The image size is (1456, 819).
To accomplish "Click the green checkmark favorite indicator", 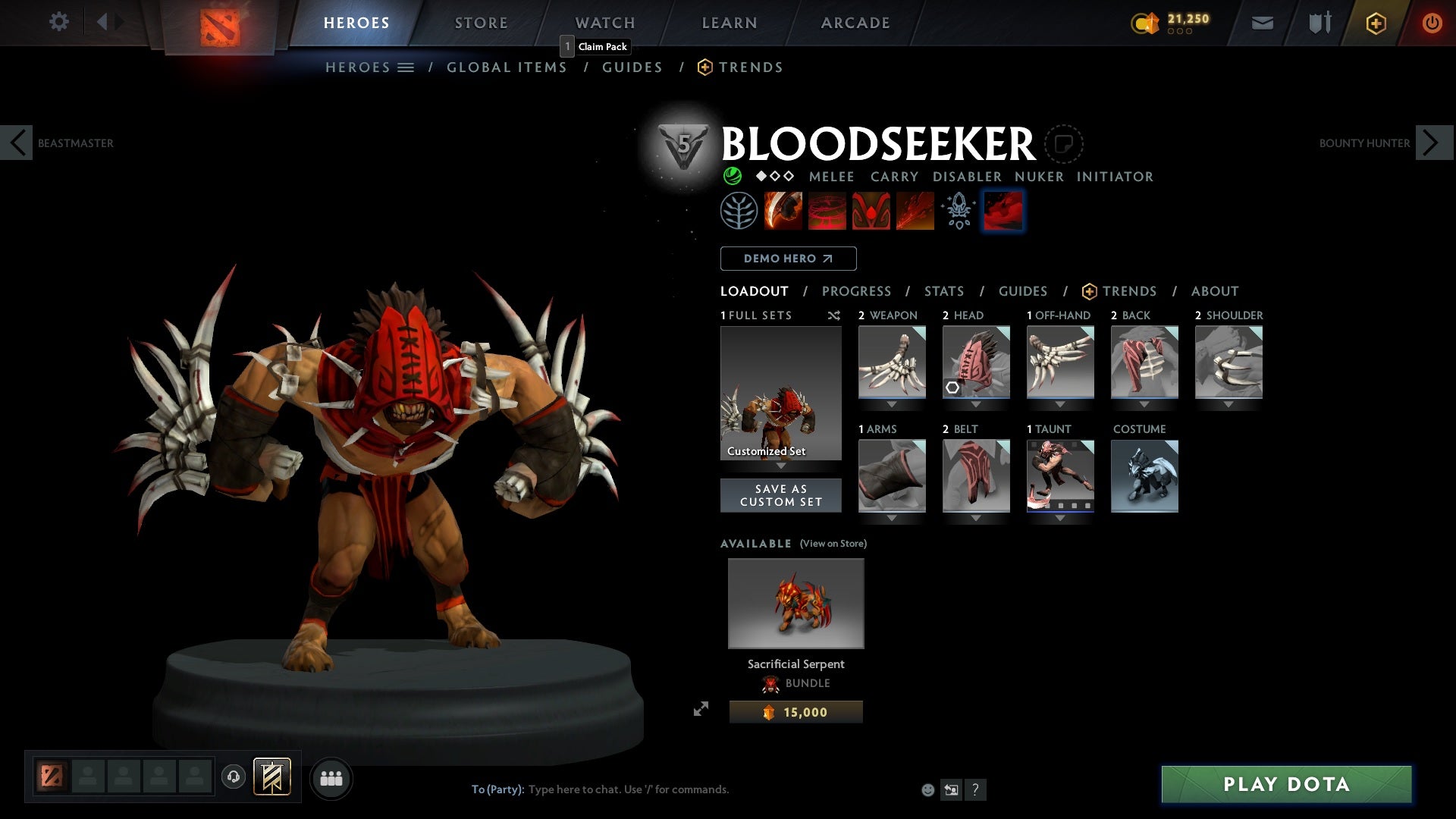I will 733,176.
